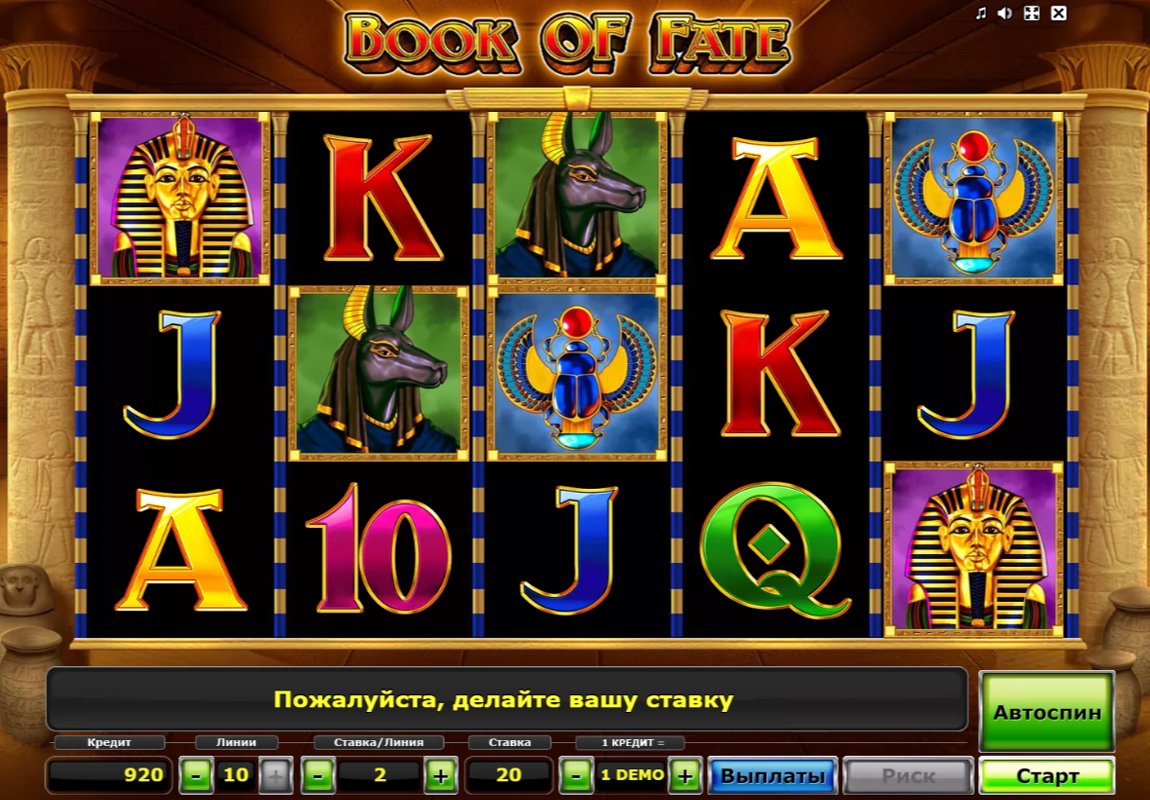Raise the bet per line (Ставка/Линия)
Image resolution: width=1150 pixels, height=800 pixels.
440,775
